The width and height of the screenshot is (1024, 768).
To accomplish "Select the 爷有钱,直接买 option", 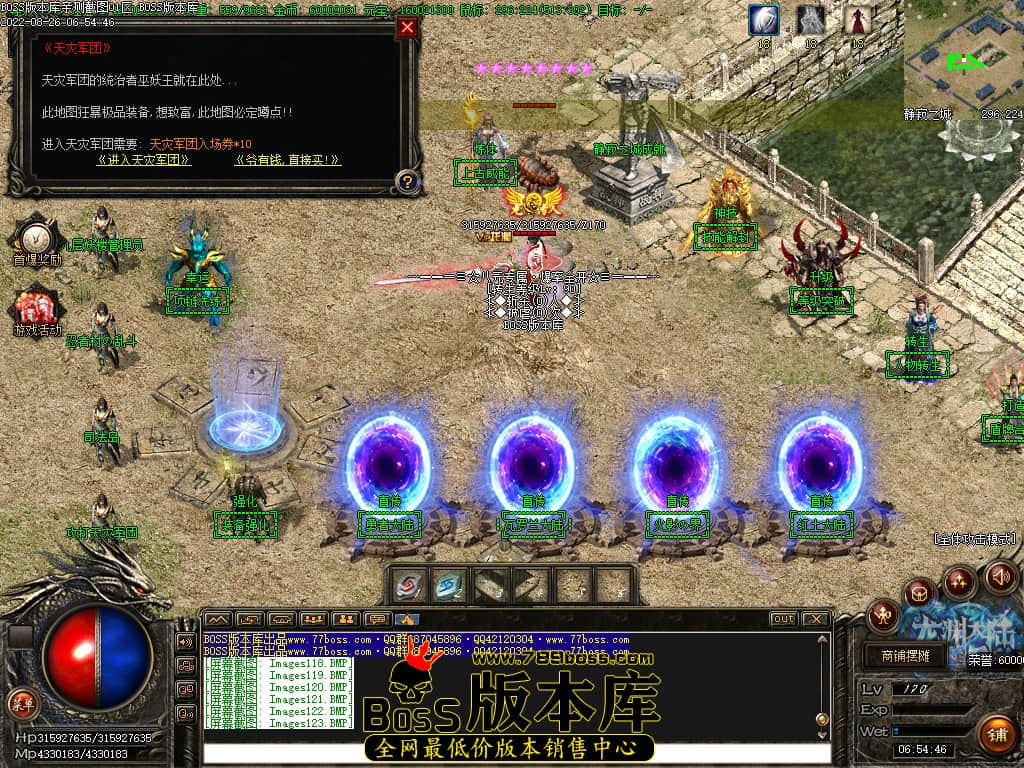I will pos(288,160).
